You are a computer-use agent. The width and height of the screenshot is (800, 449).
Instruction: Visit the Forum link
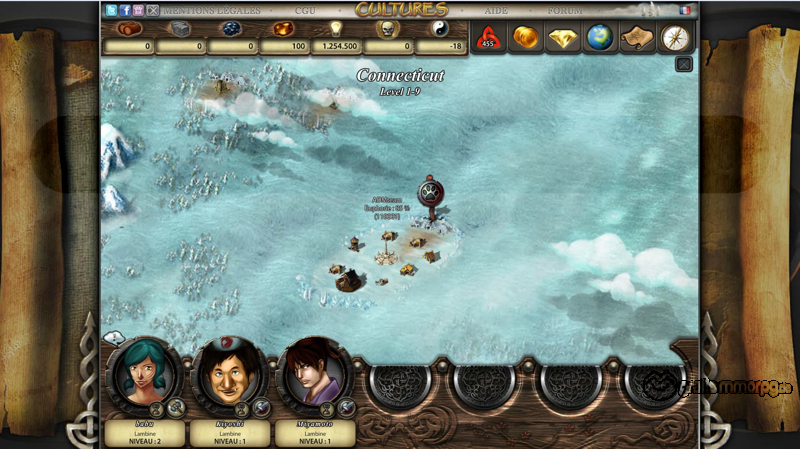564,10
